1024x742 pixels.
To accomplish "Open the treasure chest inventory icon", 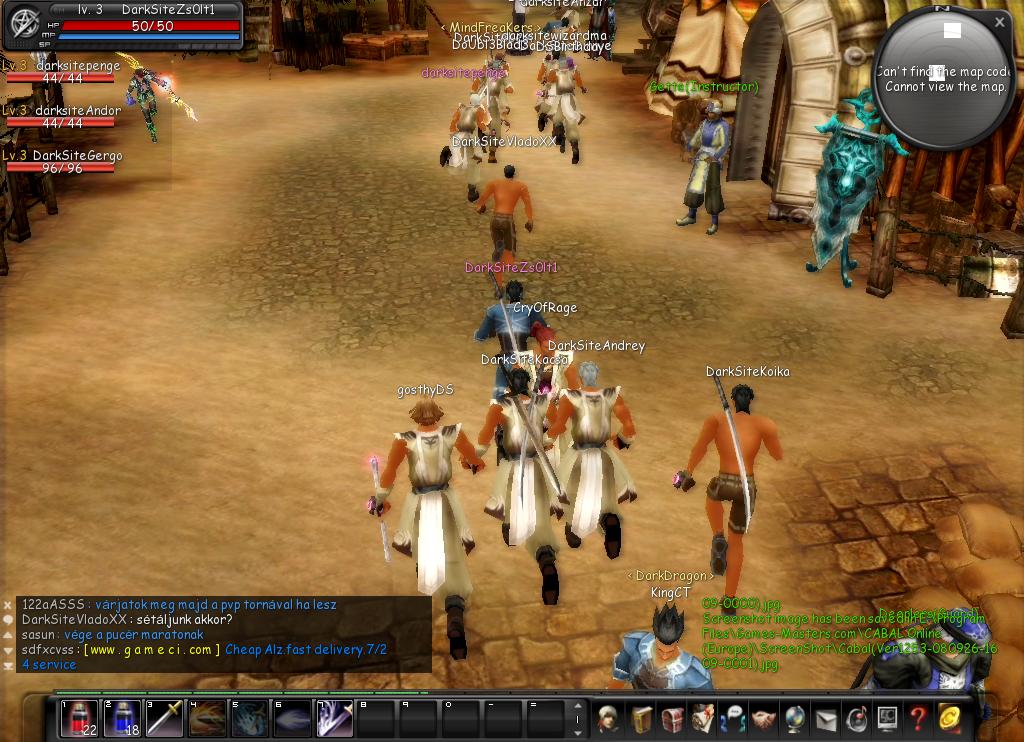I will [671, 719].
